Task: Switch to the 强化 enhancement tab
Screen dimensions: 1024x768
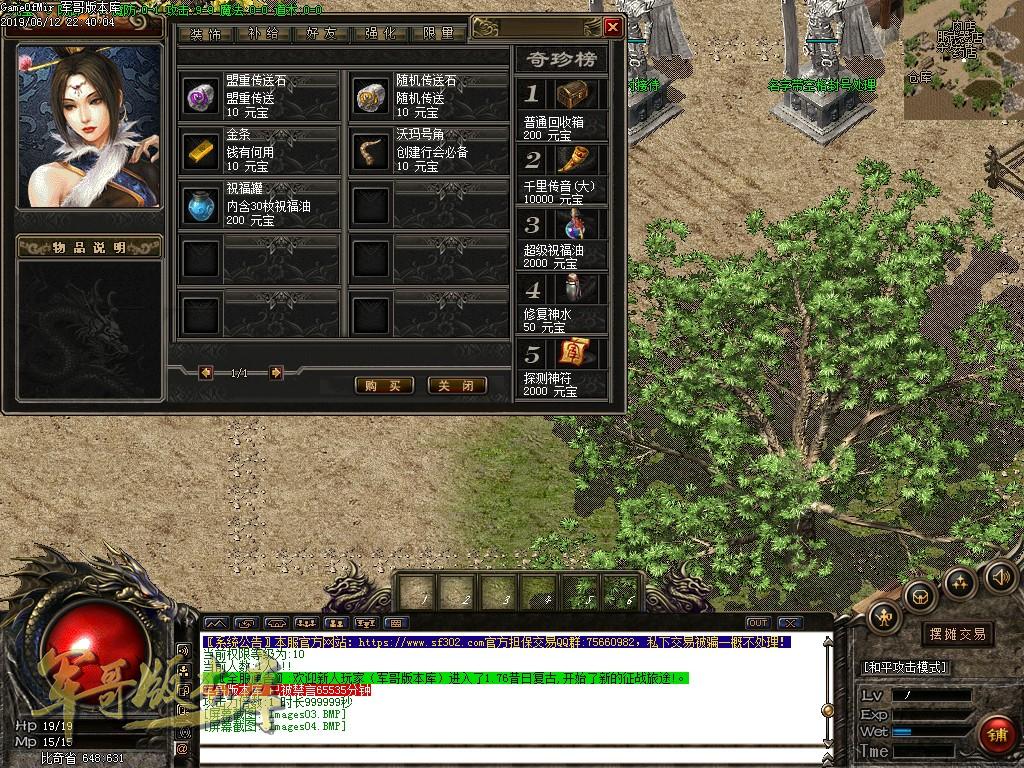Action: point(380,33)
